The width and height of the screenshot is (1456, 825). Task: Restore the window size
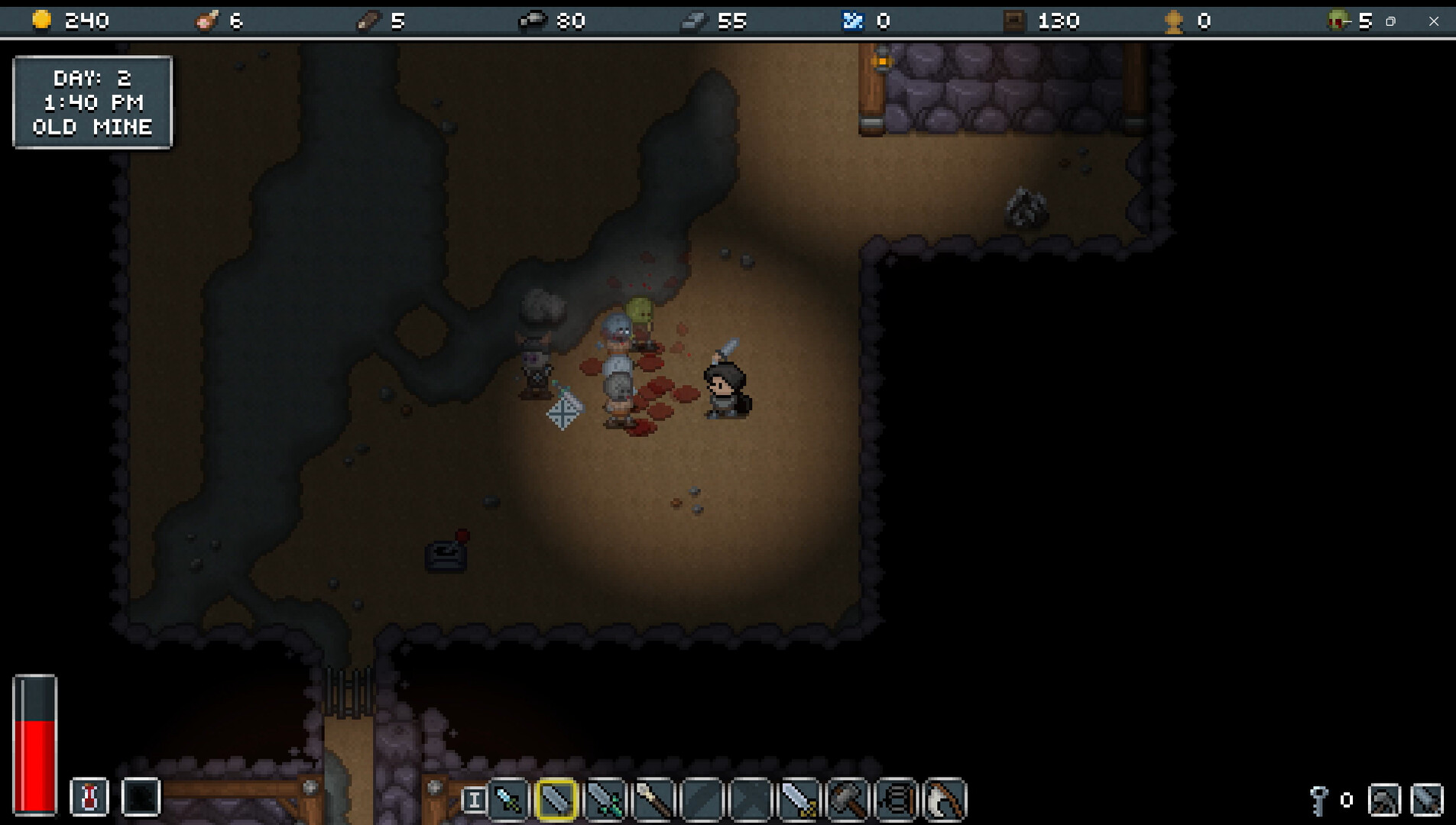pyautogui.click(x=1391, y=21)
